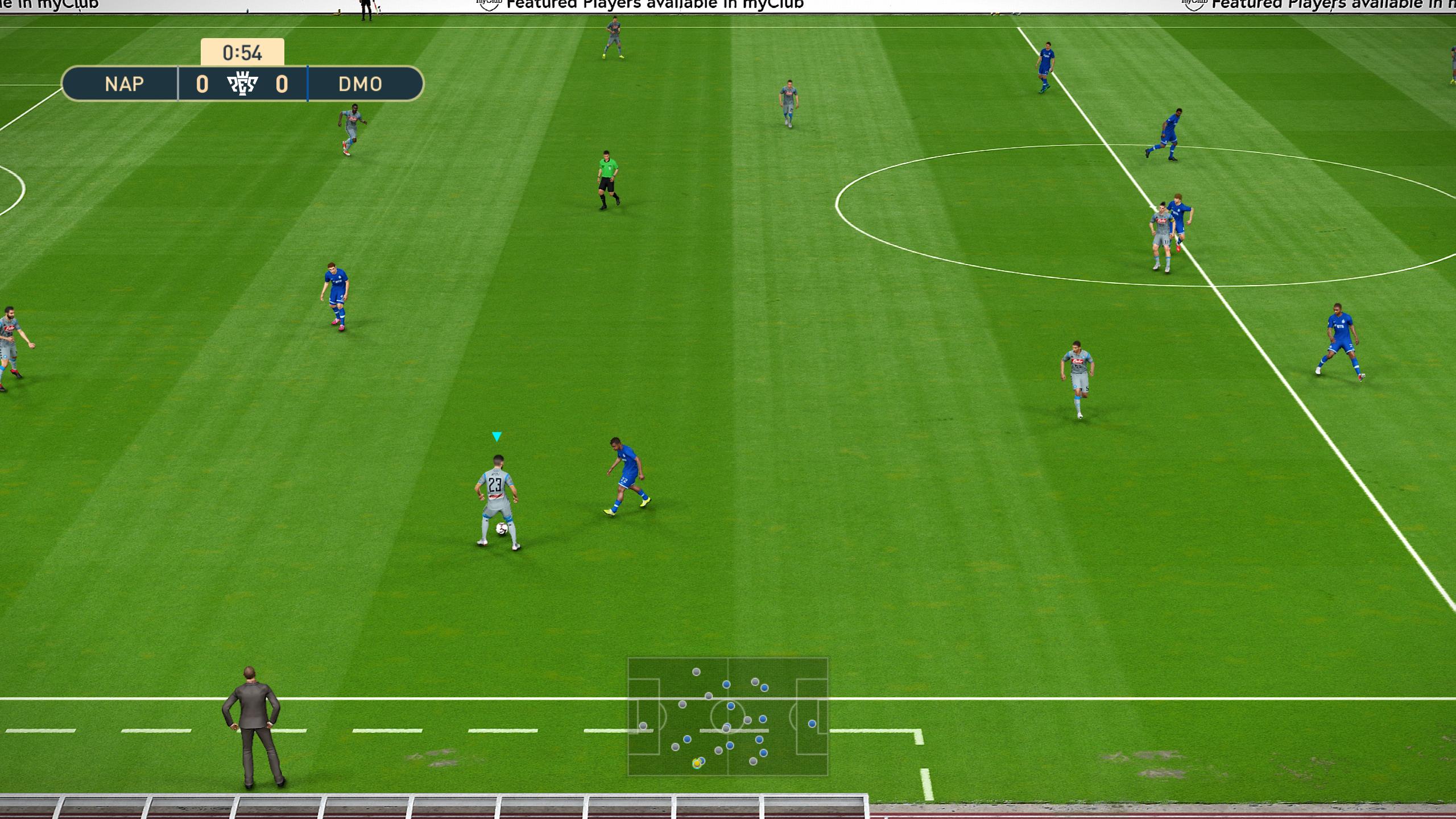Open the match timer showing 0:54
1456x819 pixels.
click(241, 53)
